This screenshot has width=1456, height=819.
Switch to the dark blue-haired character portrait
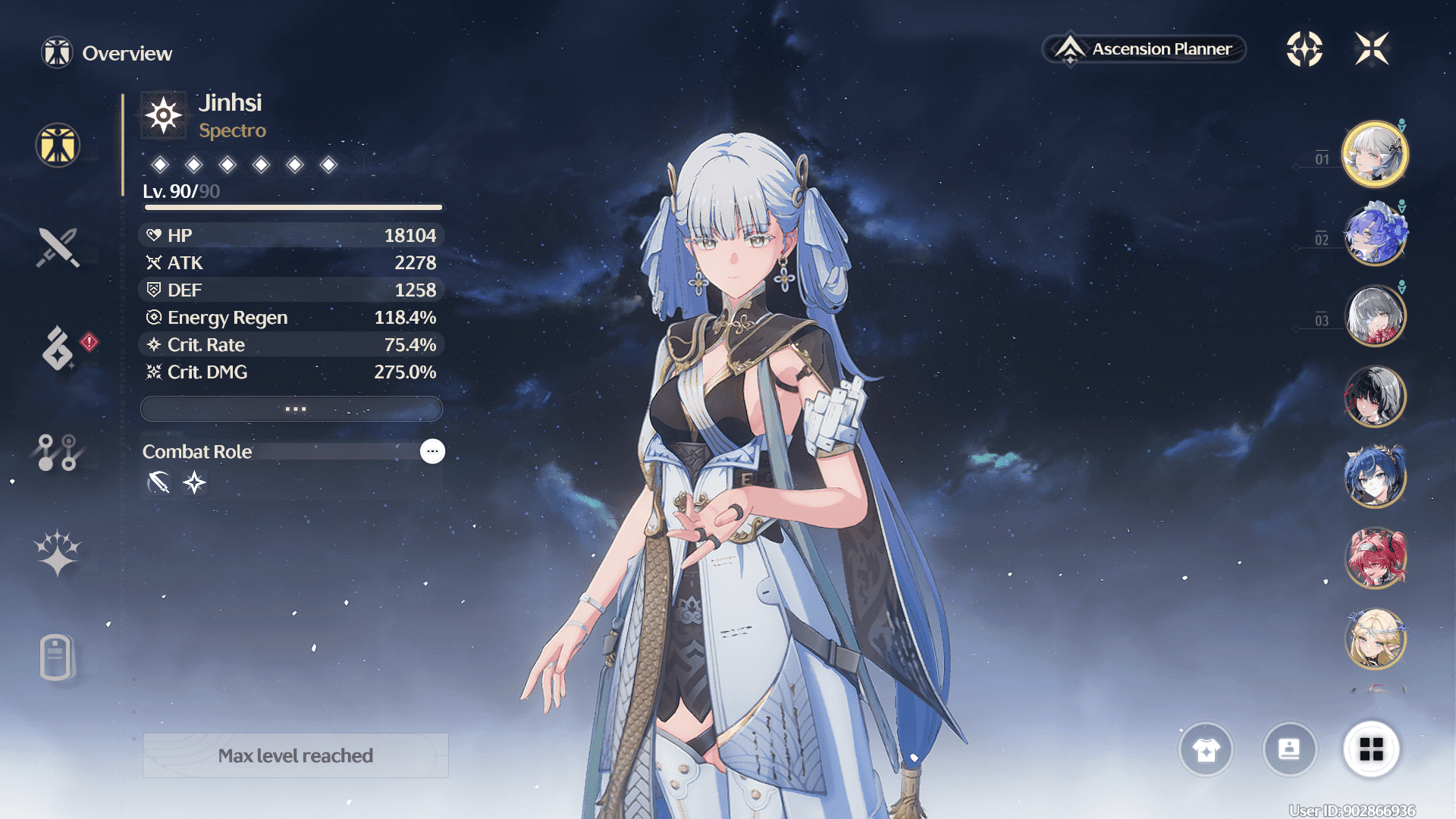(1374, 476)
